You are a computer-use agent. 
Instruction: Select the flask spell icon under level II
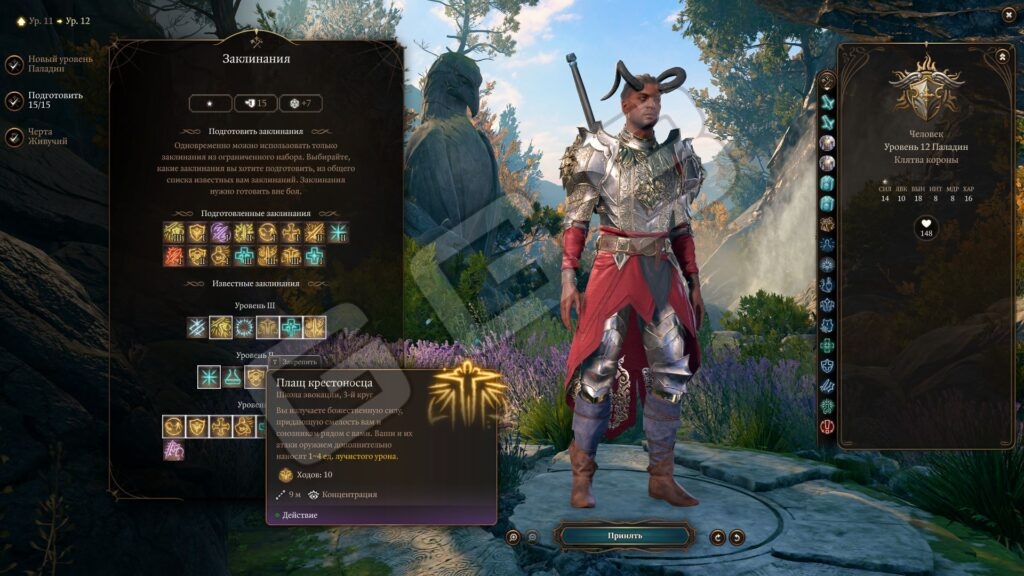233,377
